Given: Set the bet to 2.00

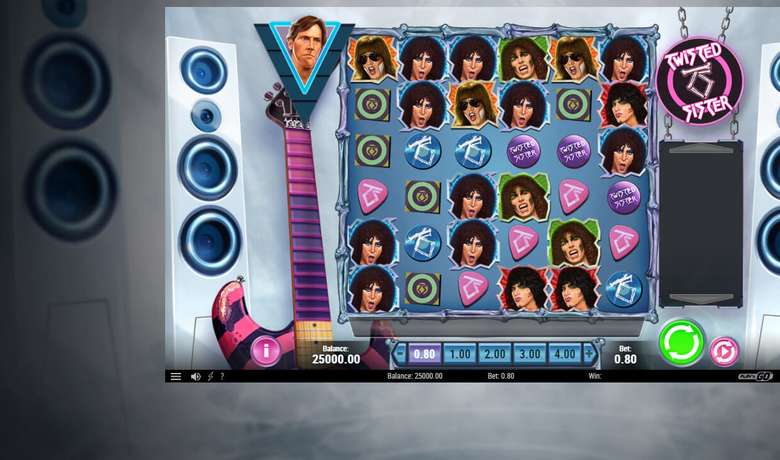Looking at the screenshot, I should pos(494,354).
